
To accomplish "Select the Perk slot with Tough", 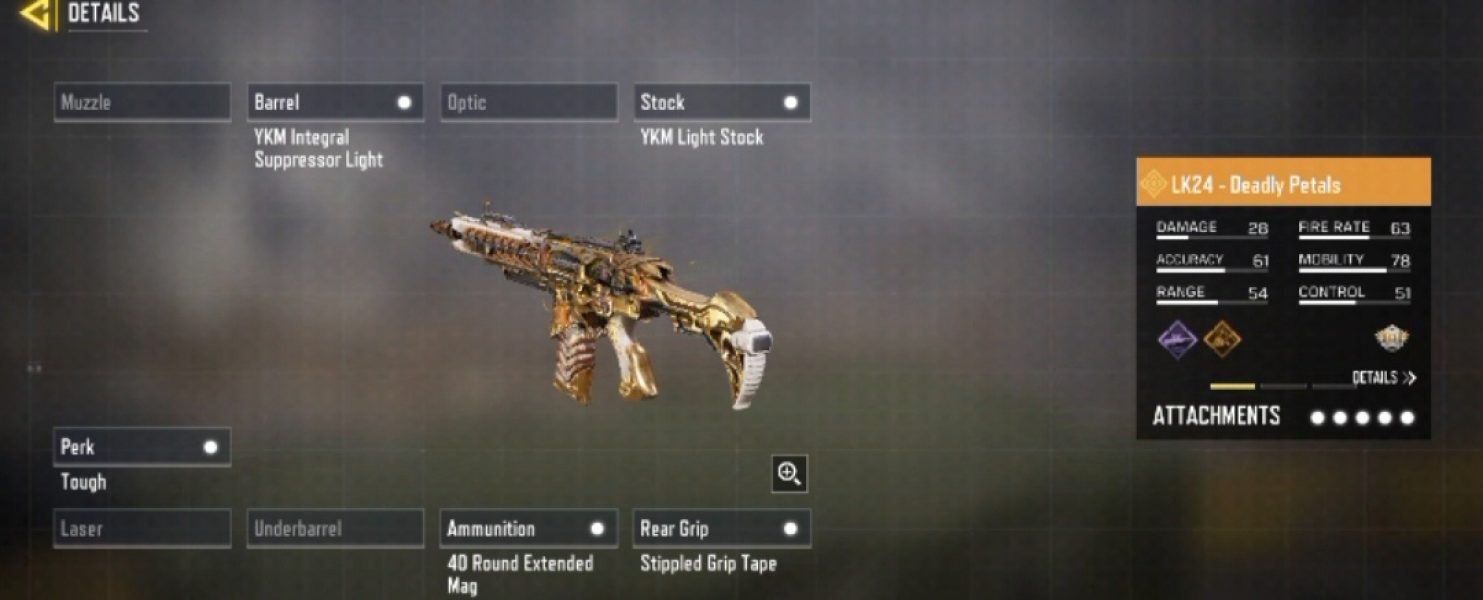I will pyautogui.click(x=142, y=447).
